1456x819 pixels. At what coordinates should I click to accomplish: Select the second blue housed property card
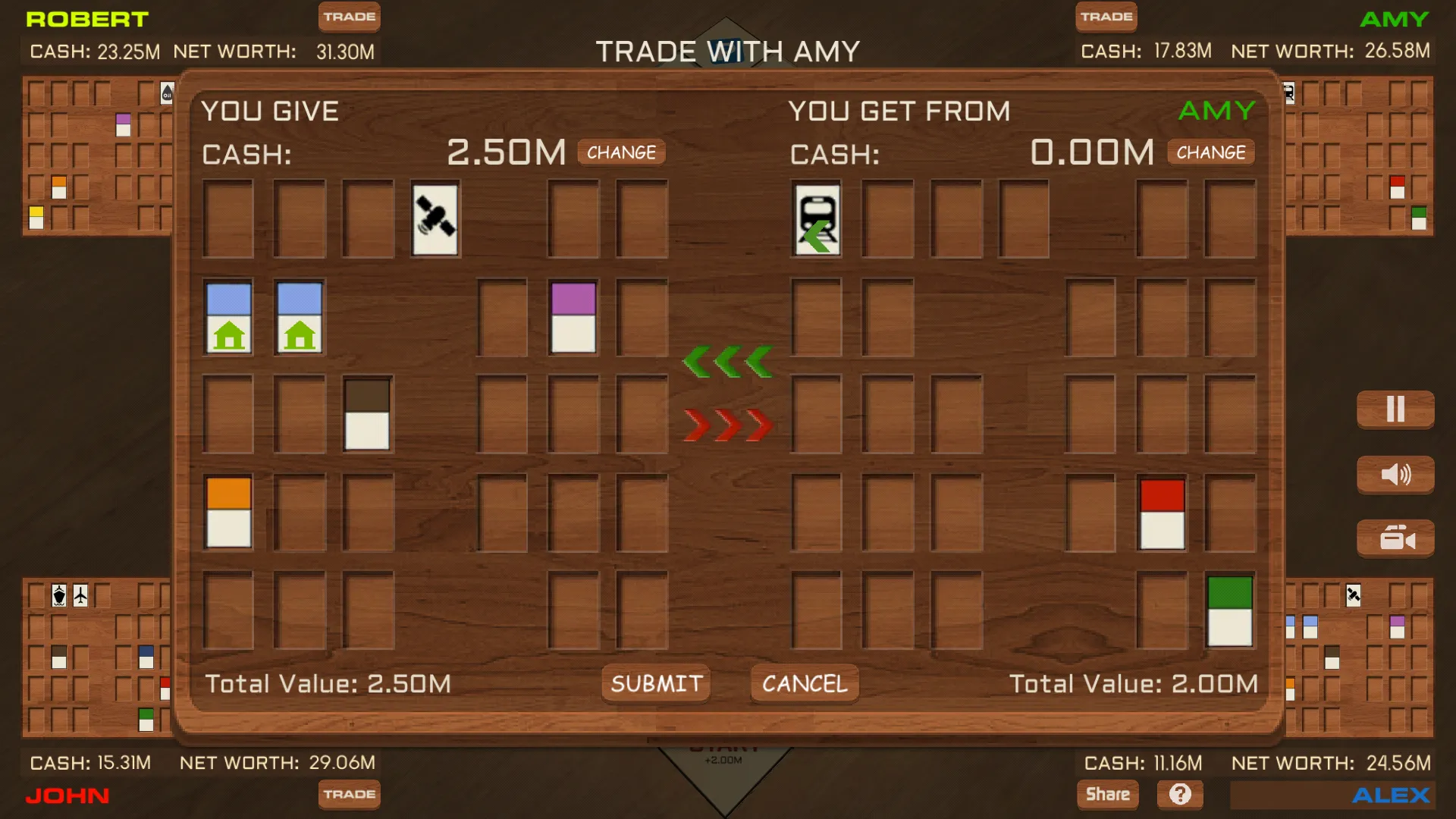pos(298,317)
